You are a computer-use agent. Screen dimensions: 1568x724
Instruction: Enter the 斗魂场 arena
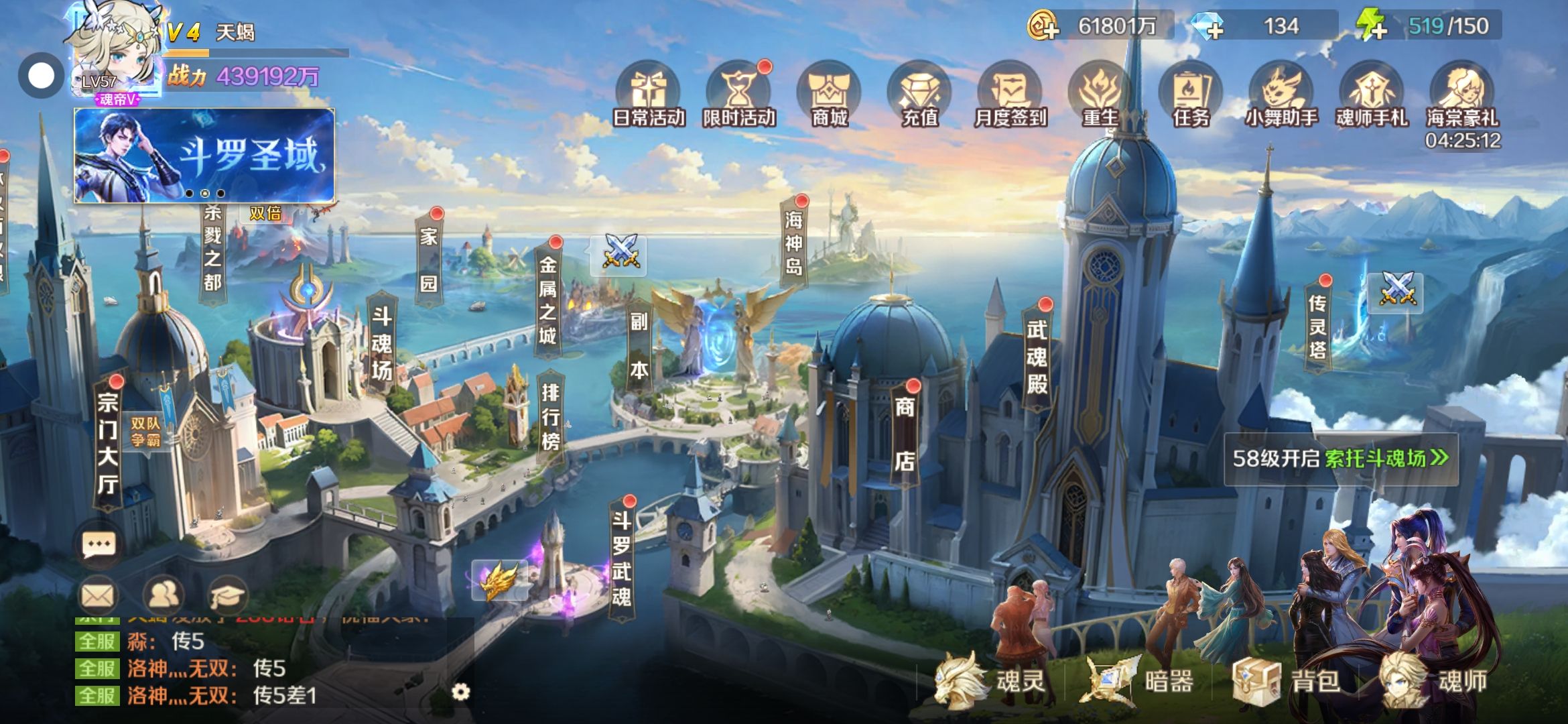[x=382, y=343]
